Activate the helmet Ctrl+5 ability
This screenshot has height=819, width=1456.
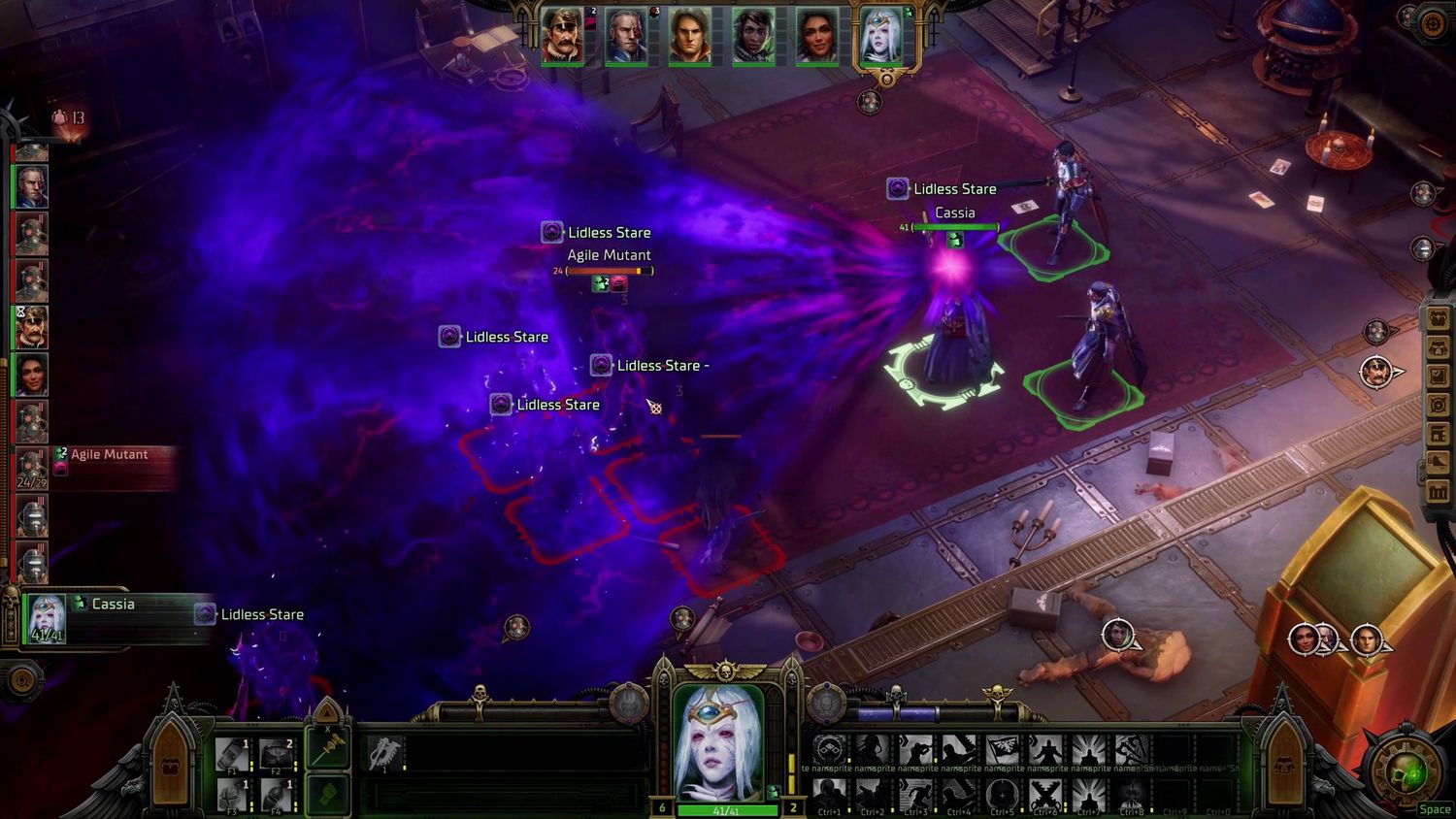pyautogui.click(x=1001, y=796)
